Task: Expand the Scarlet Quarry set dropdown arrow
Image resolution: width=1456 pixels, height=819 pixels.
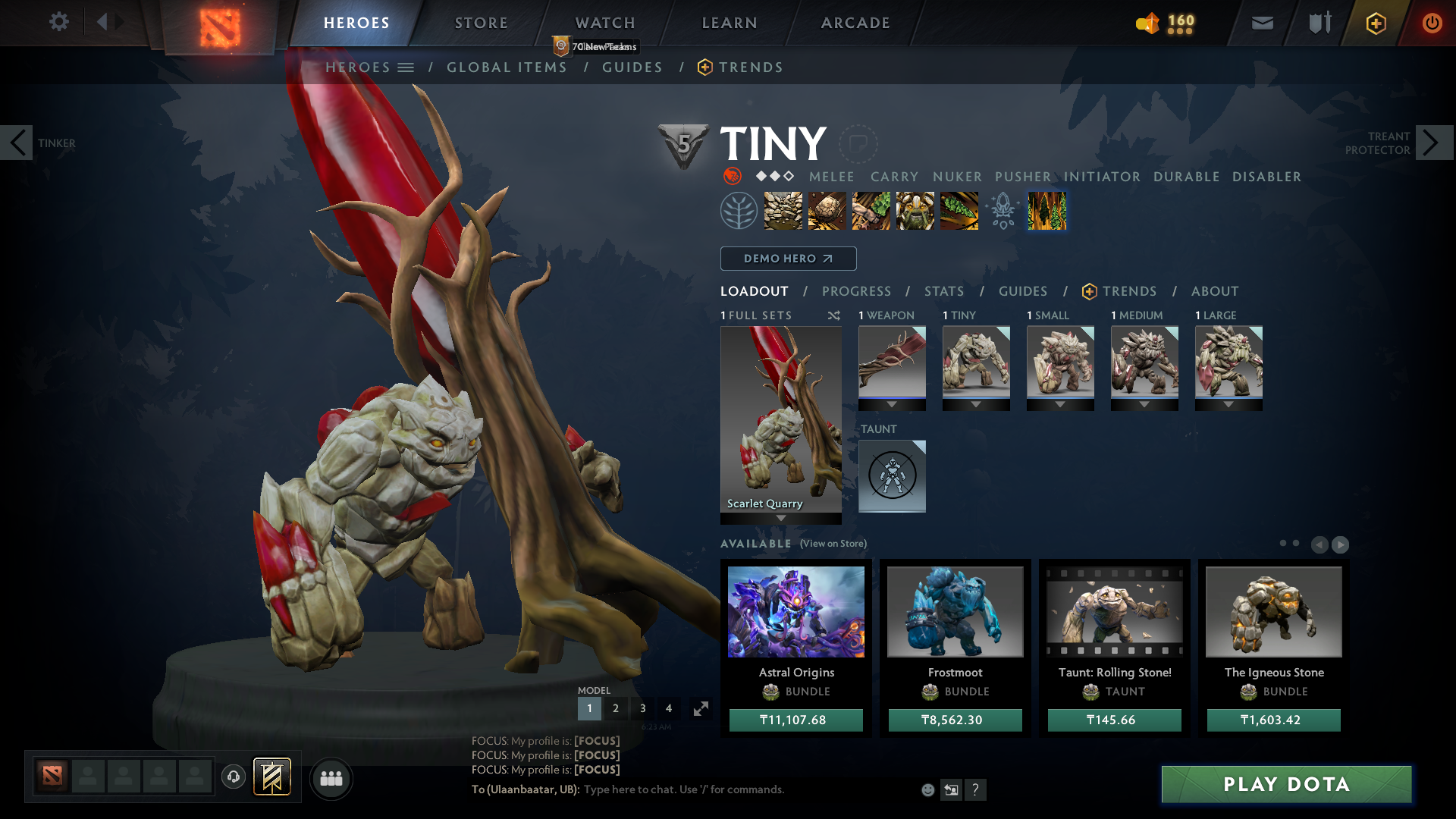Action: pyautogui.click(x=780, y=519)
